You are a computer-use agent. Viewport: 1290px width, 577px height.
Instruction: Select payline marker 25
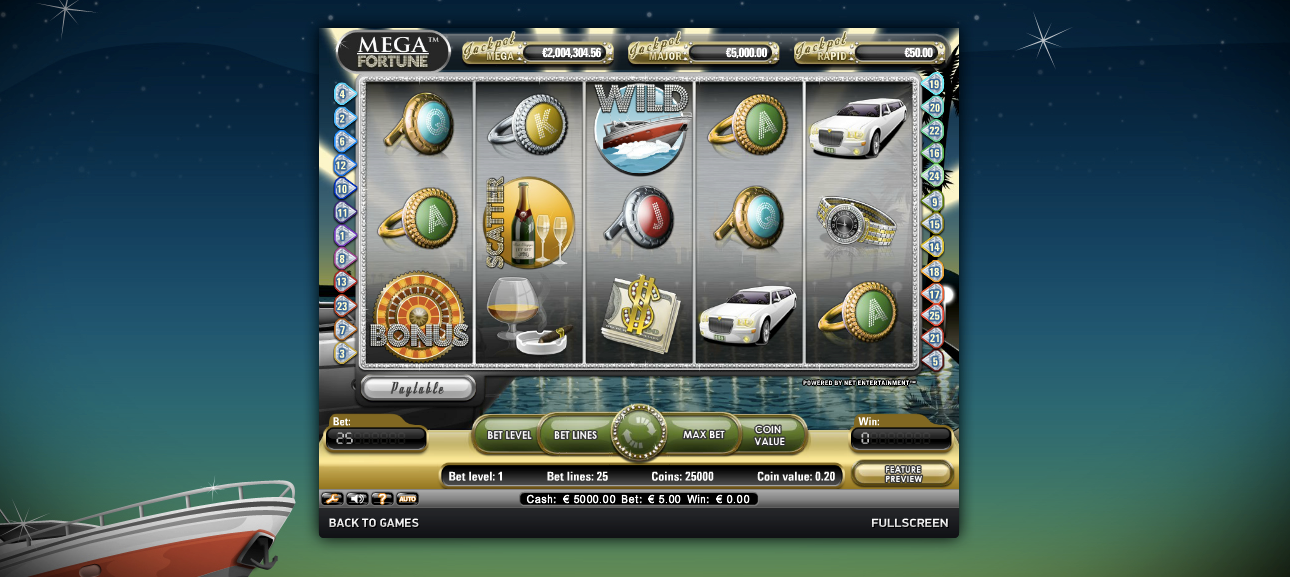point(934,315)
